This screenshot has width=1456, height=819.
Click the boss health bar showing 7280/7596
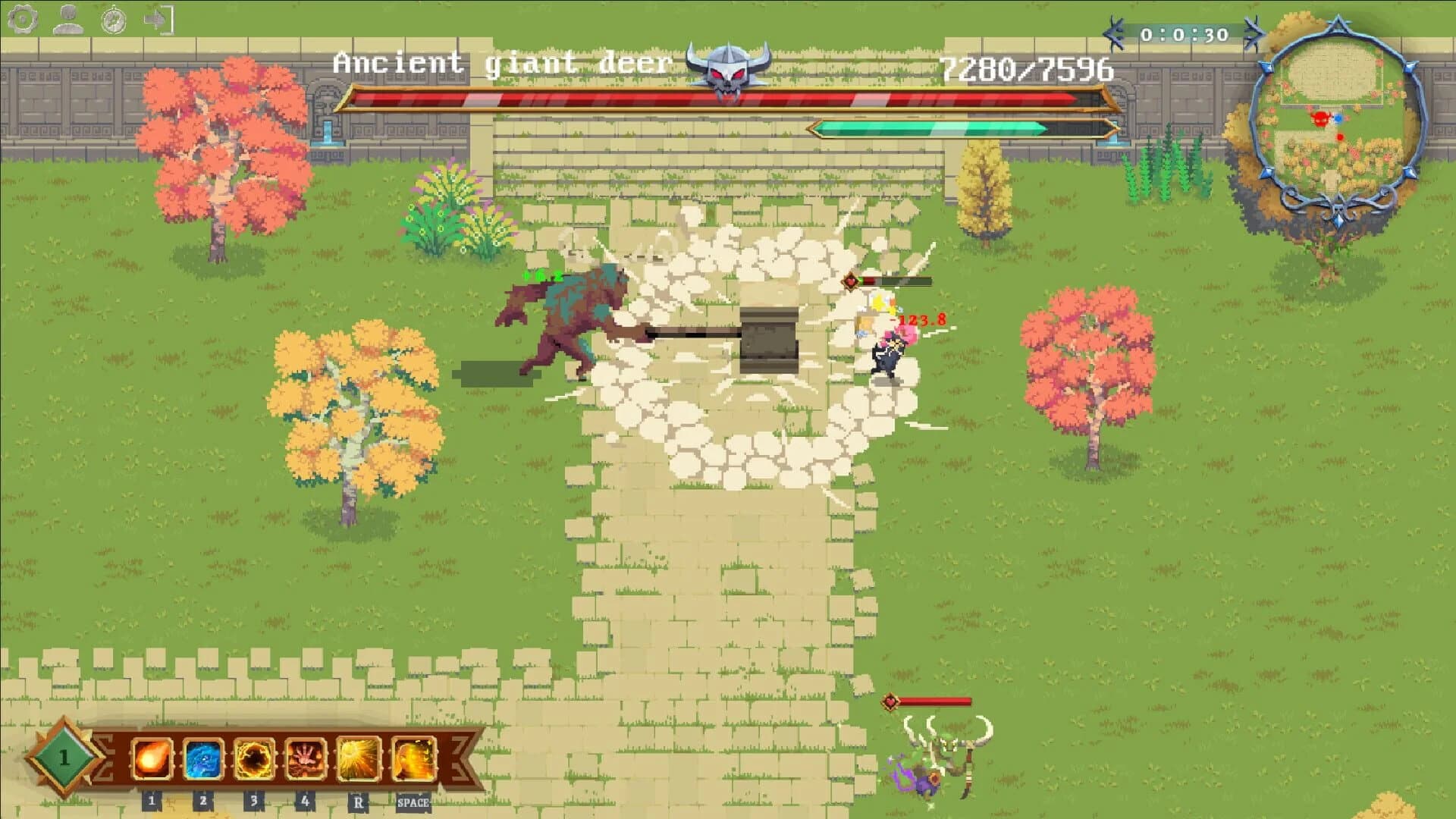(728, 101)
